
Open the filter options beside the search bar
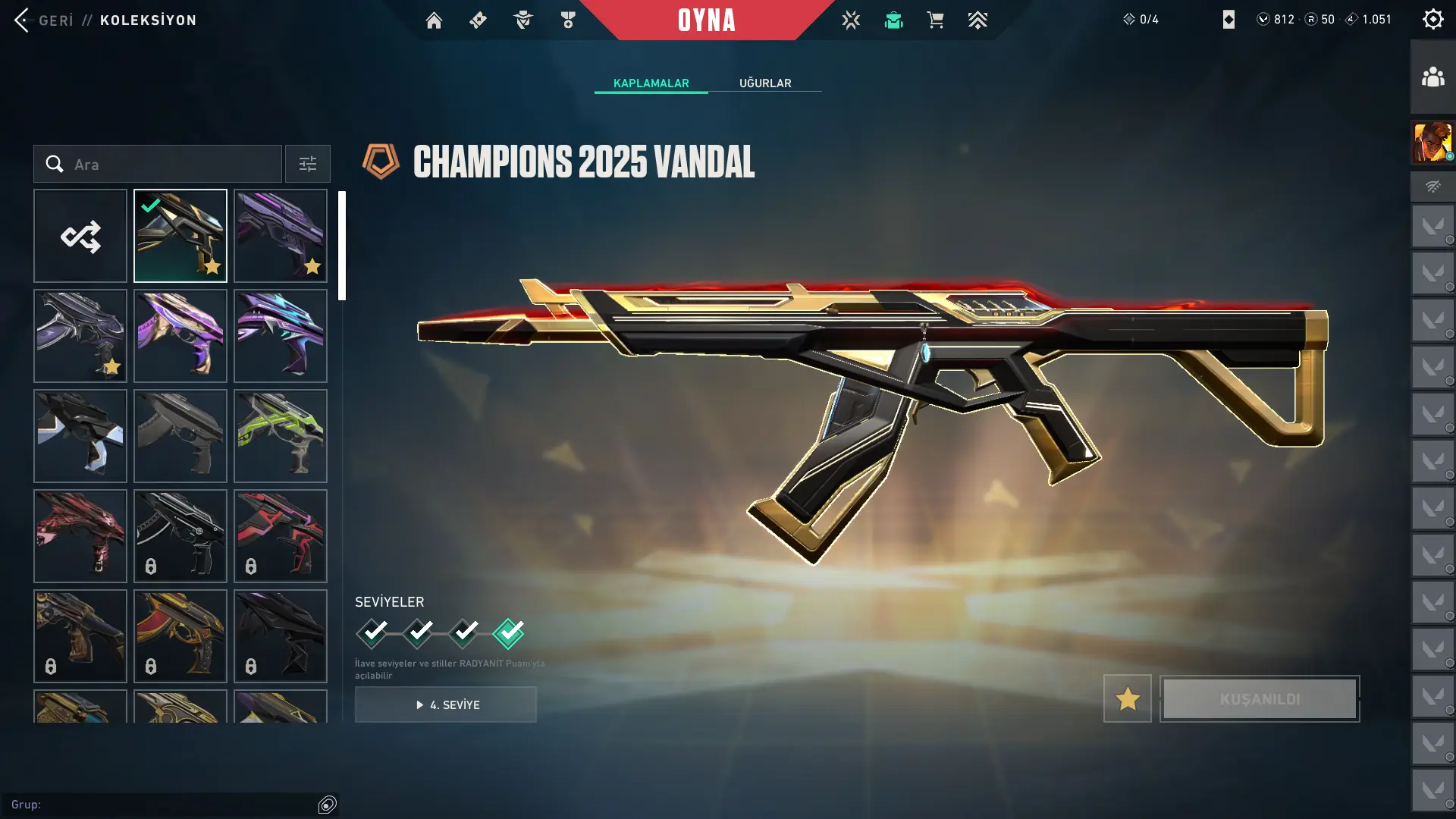[307, 164]
